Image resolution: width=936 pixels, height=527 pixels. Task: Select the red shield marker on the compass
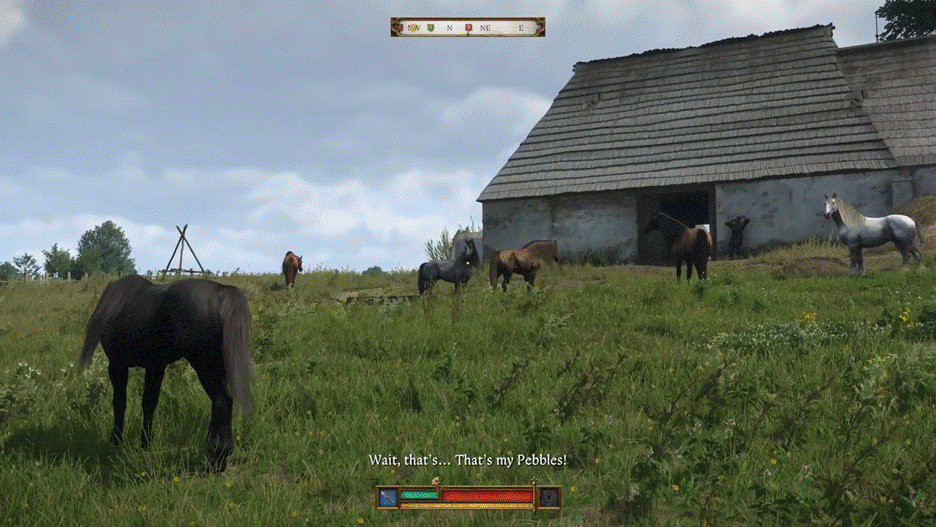click(468, 27)
